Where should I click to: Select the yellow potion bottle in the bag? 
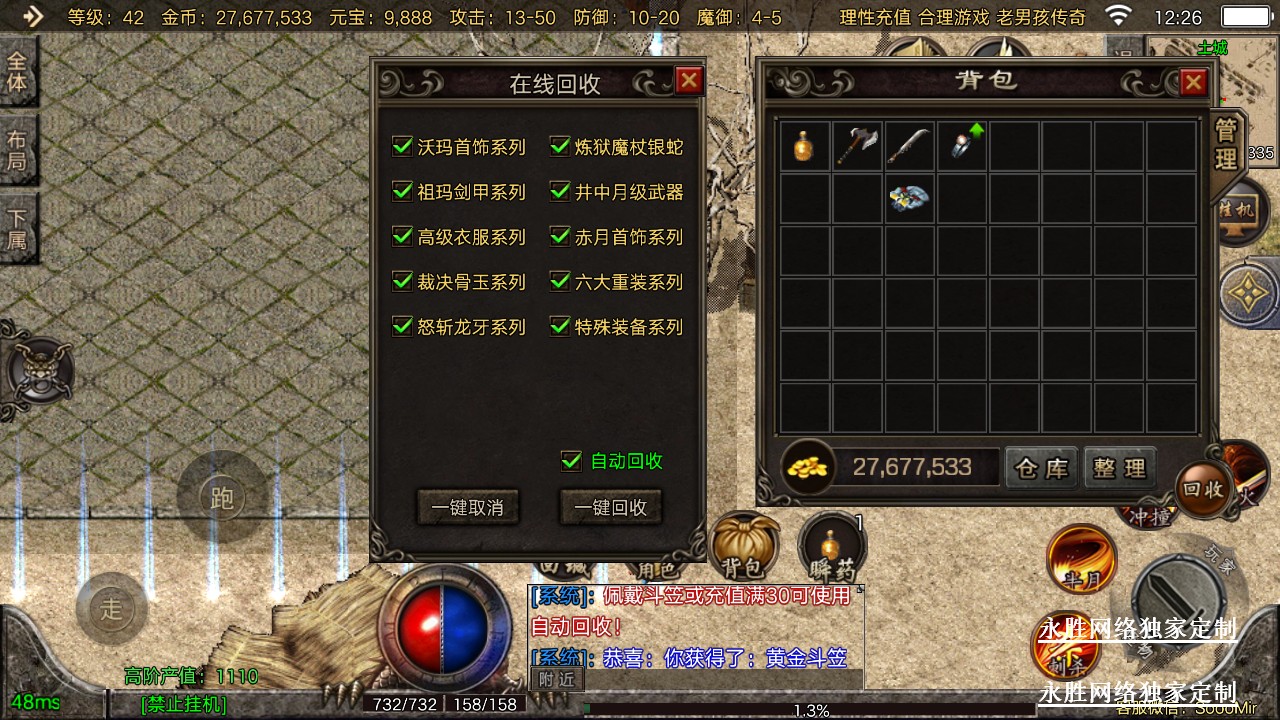804,146
